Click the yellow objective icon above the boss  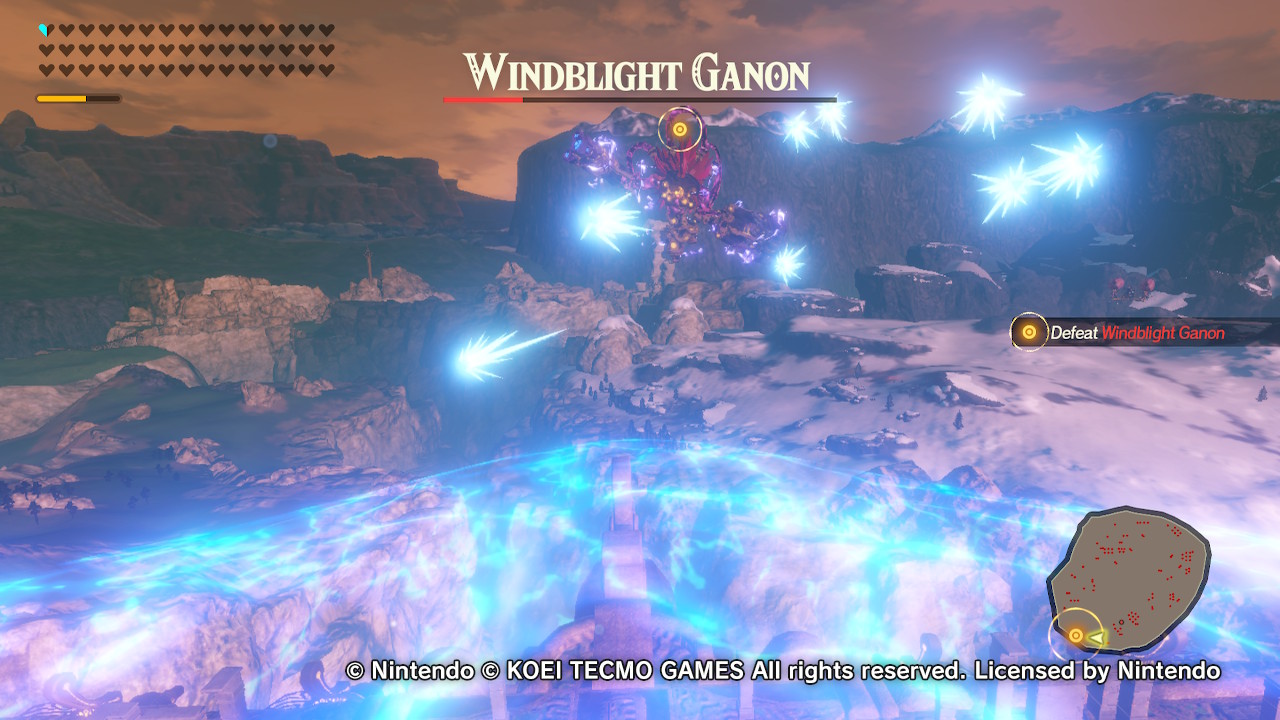(x=679, y=128)
